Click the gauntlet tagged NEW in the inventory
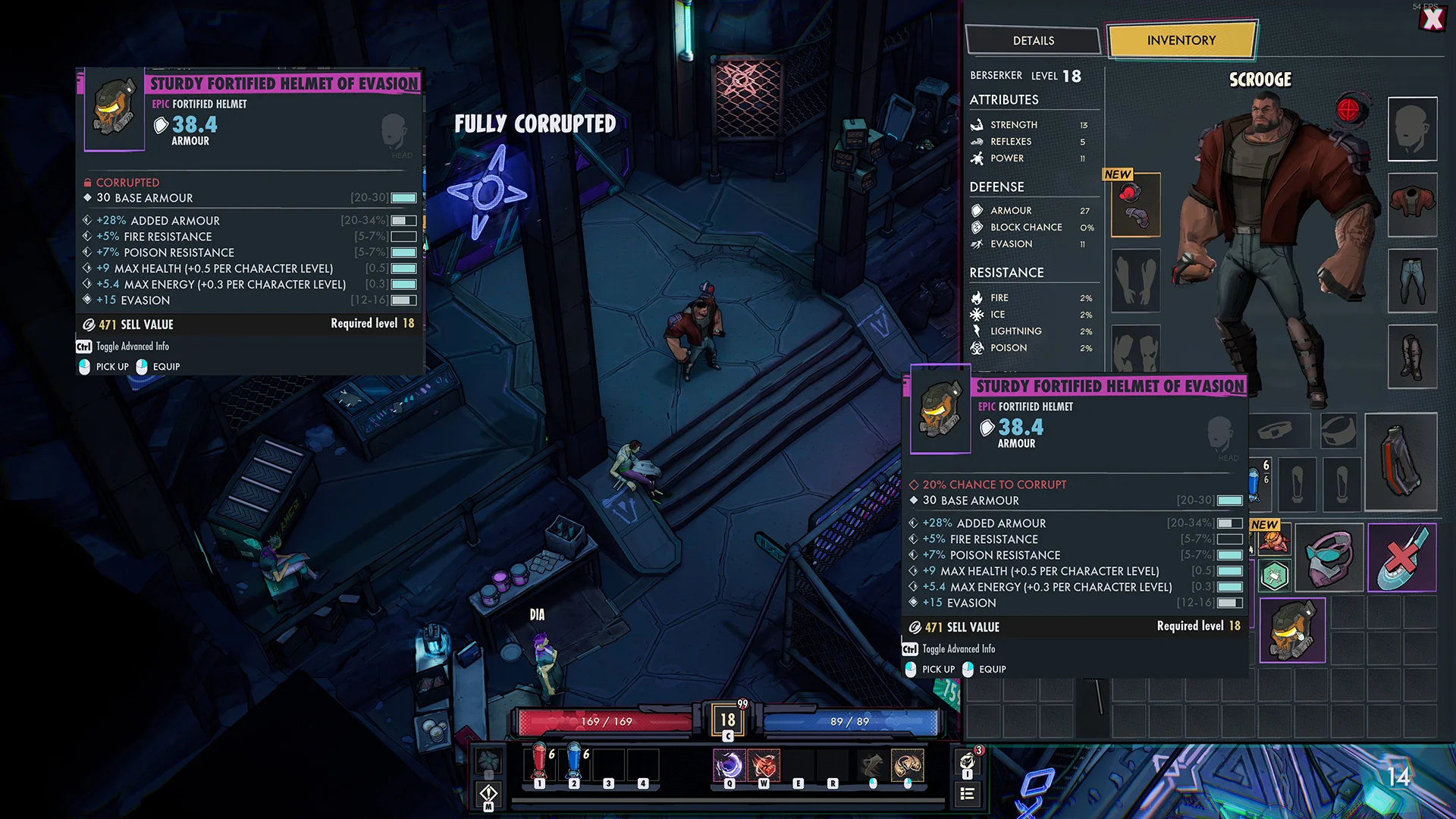Viewport: 1456px width, 819px height. click(x=1273, y=540)
